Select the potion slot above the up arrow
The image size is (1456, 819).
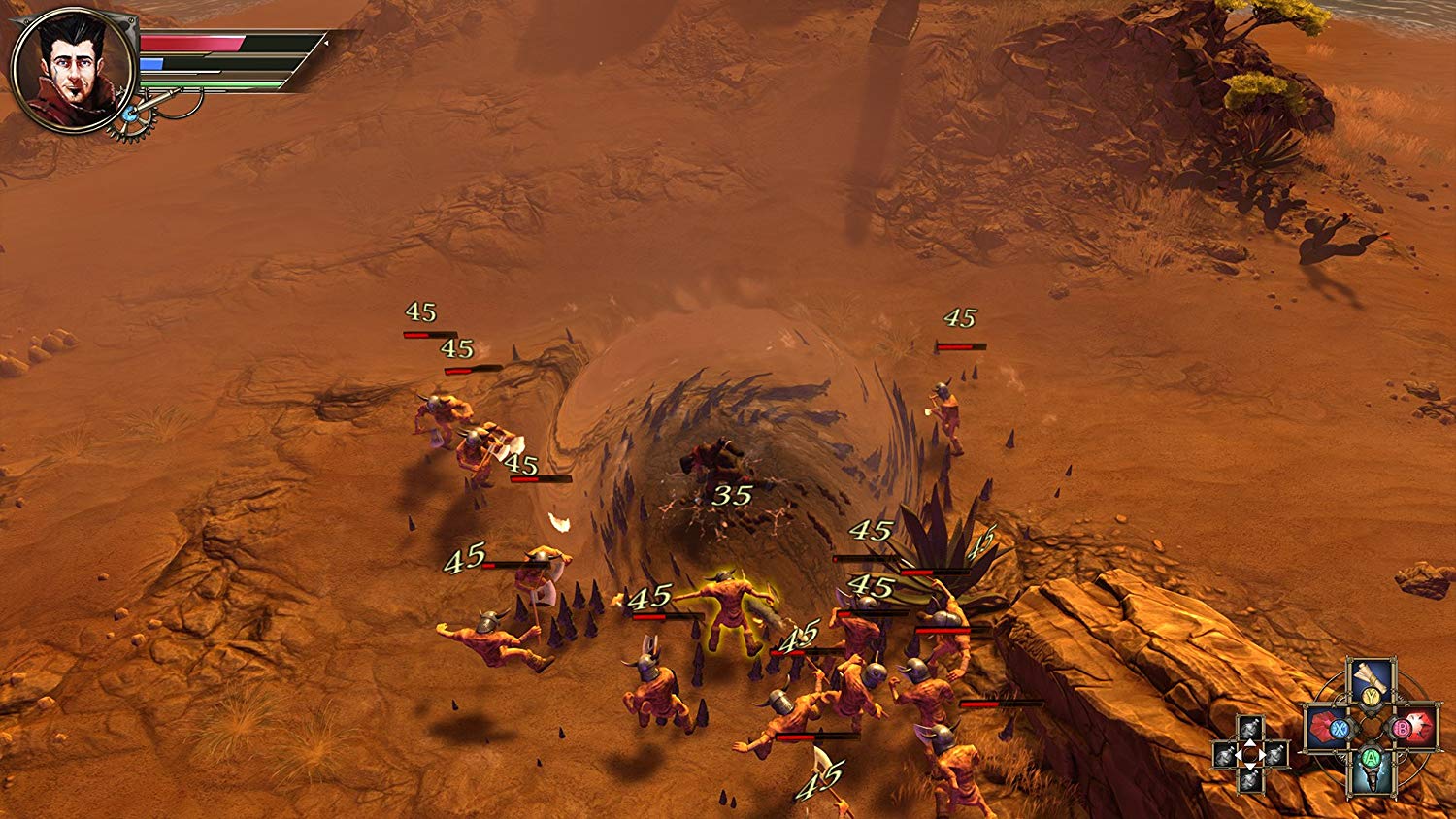coord(1250,729)
